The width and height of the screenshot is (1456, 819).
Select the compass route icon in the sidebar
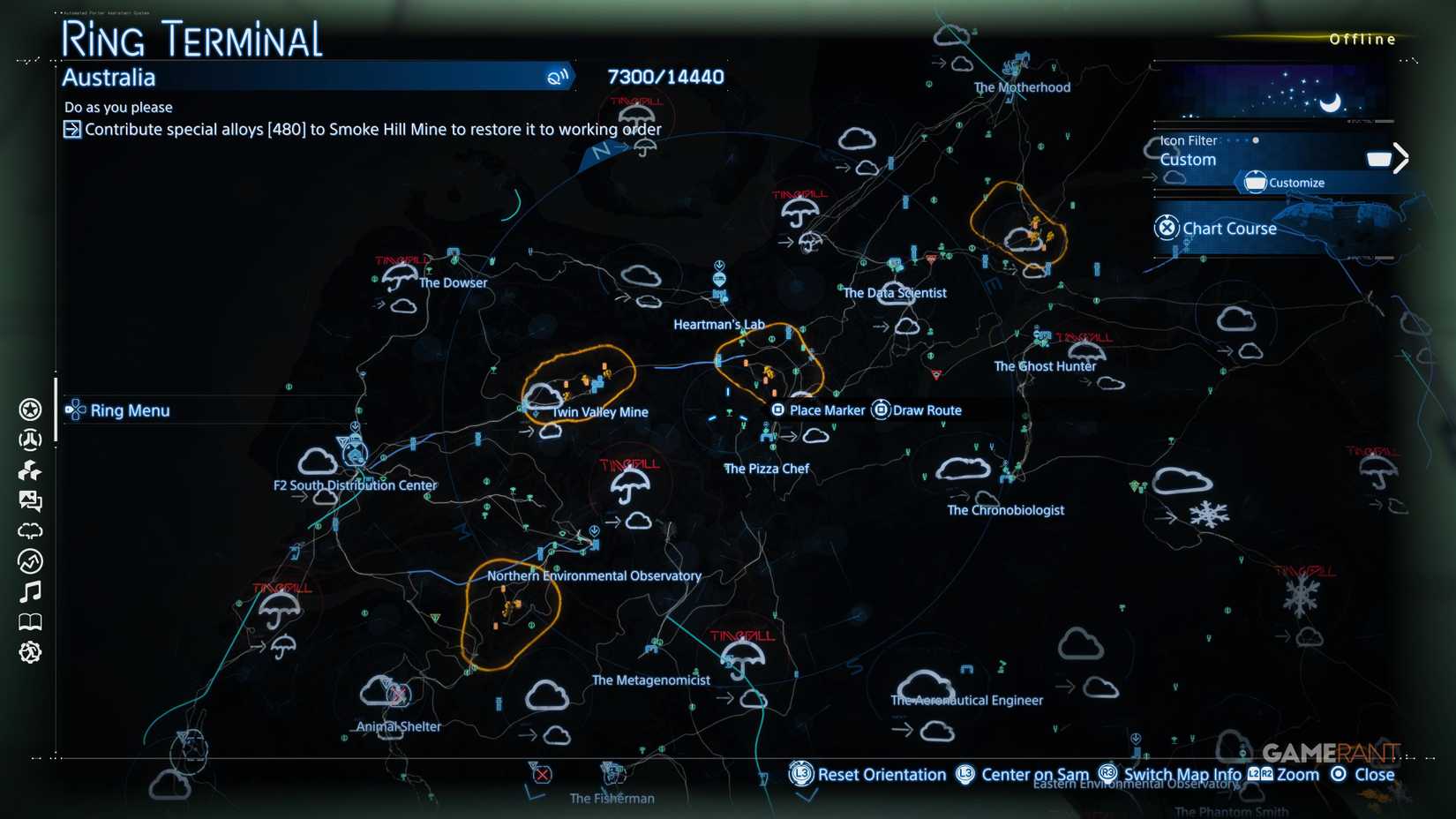pyautogui.click(x=30, y=561)
